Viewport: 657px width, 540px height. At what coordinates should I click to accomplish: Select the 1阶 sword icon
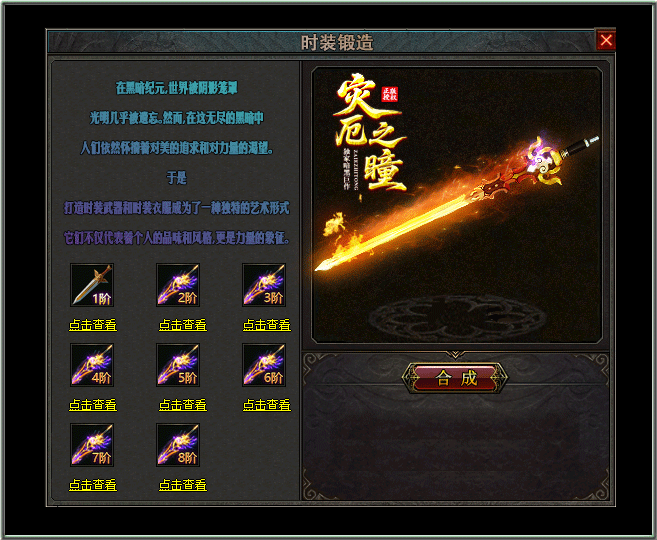tap(92, 285)
